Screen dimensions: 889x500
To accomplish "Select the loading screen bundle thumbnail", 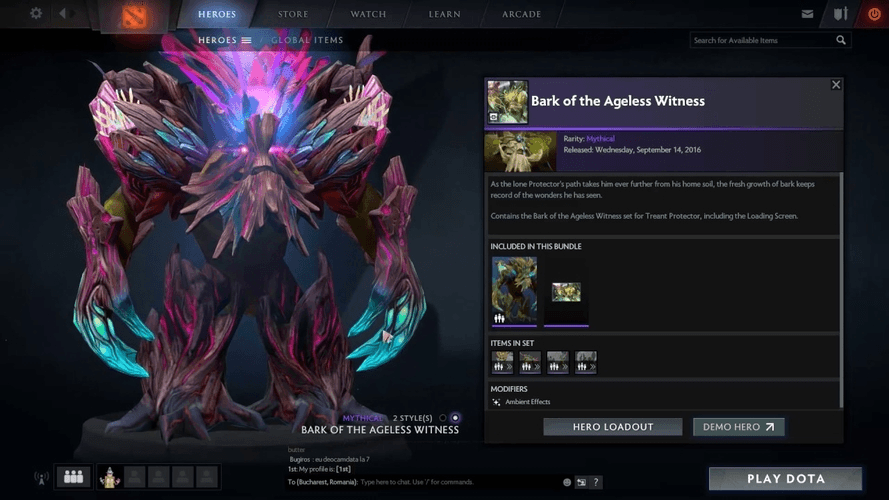I will point(566,292).
